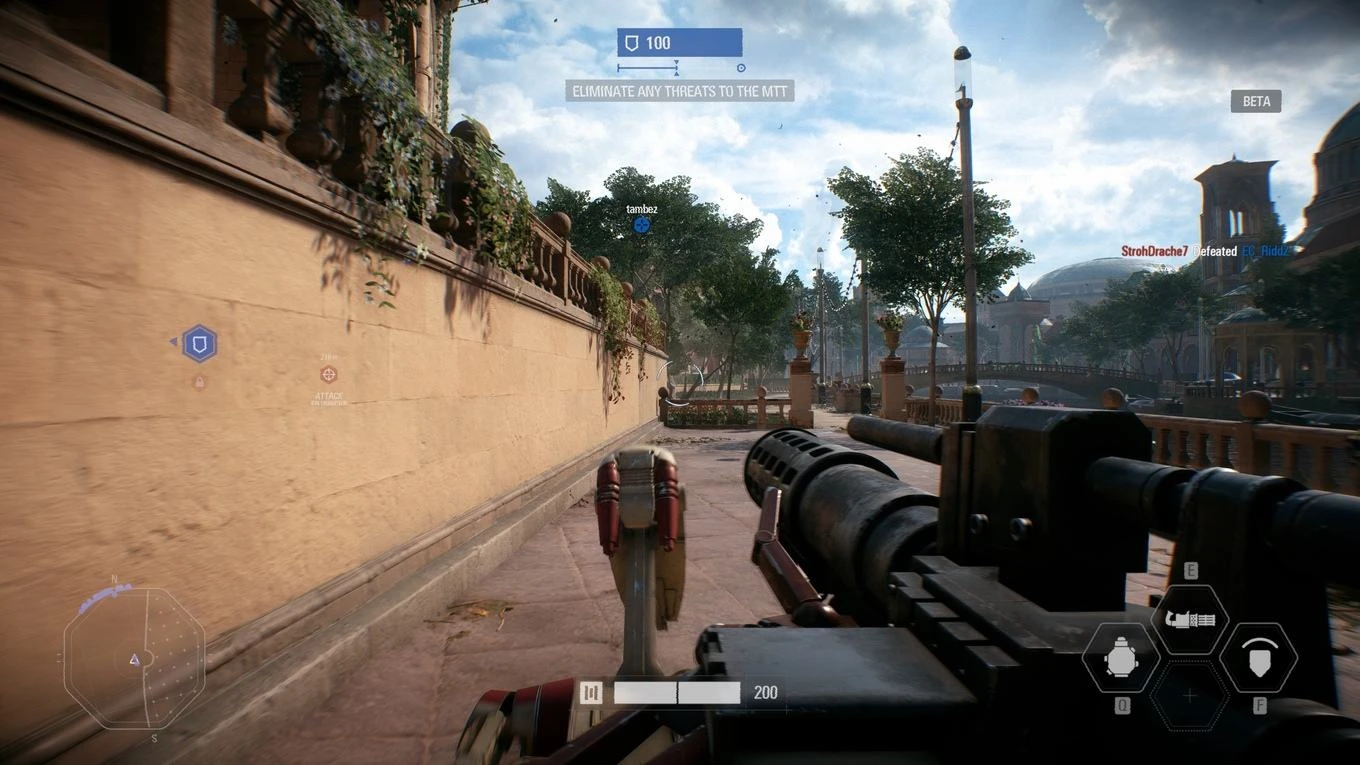Select the Sentry minigun ability hexagon
Viewport: 1360px width, 765px height.
[1190, 618]
